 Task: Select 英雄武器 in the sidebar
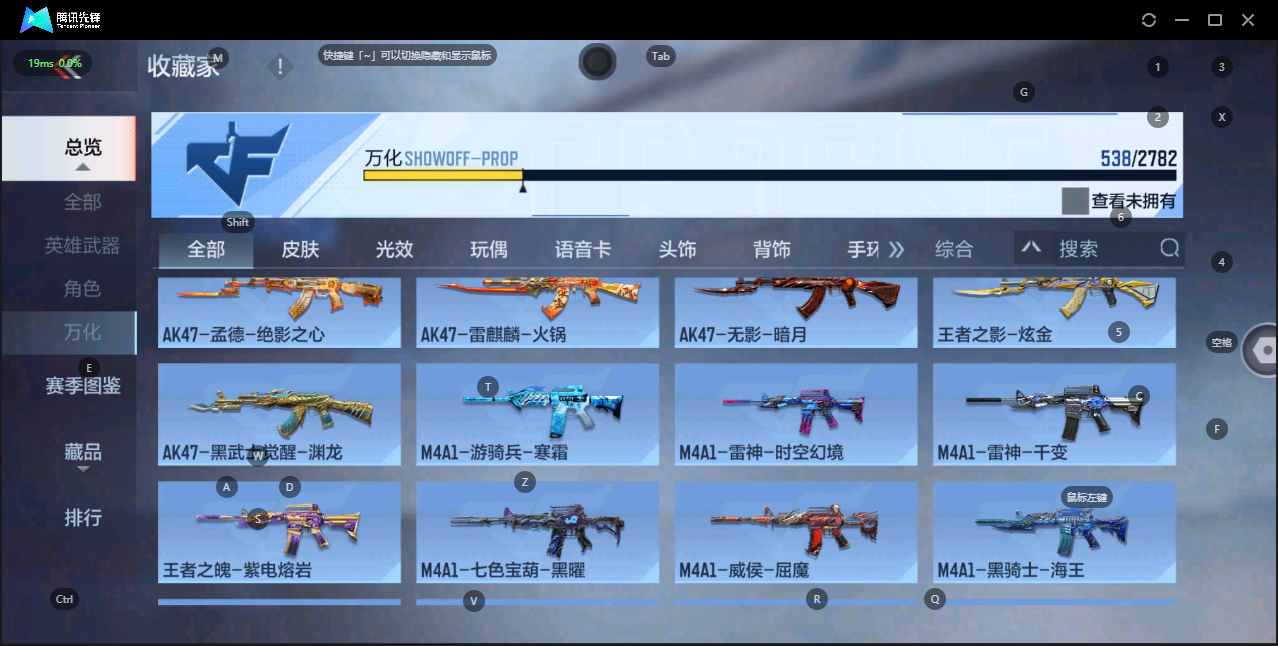[82, 245]
